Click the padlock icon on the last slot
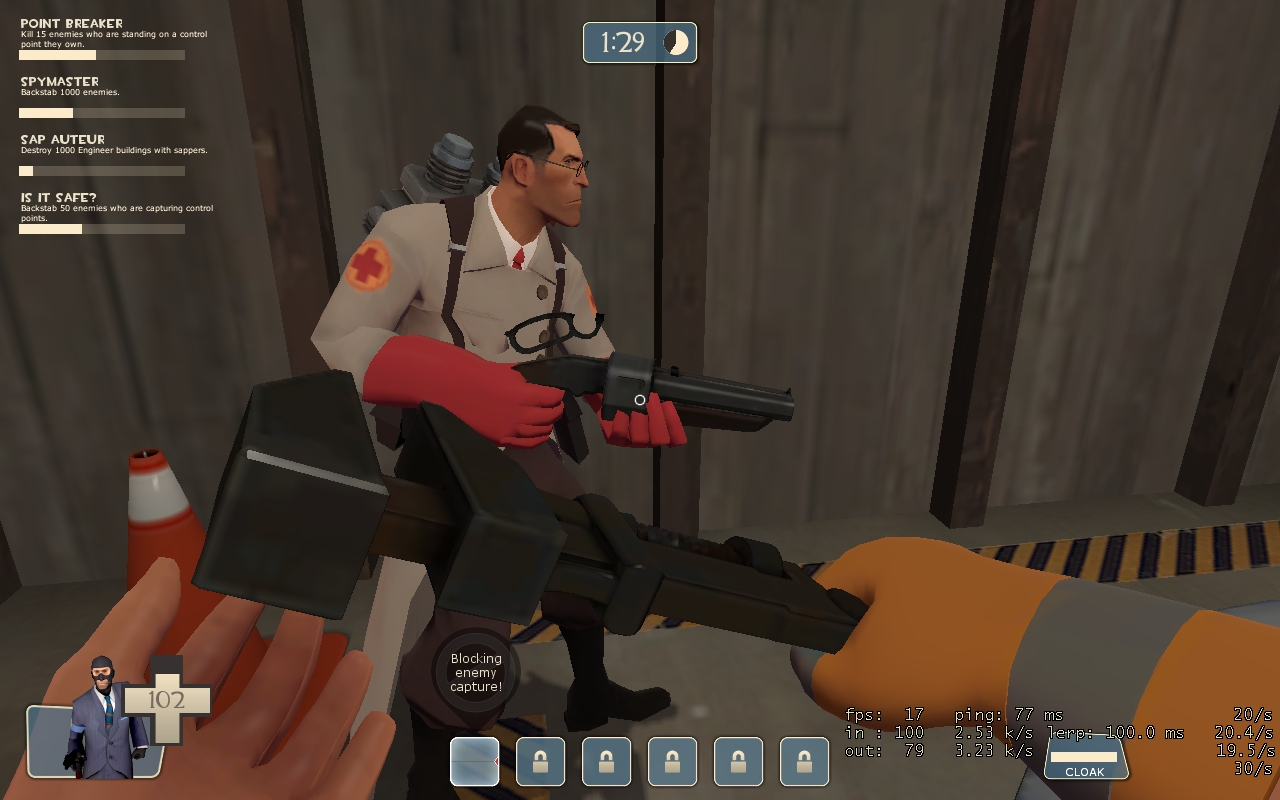The image size is (1280, 800). pos(804,761)
